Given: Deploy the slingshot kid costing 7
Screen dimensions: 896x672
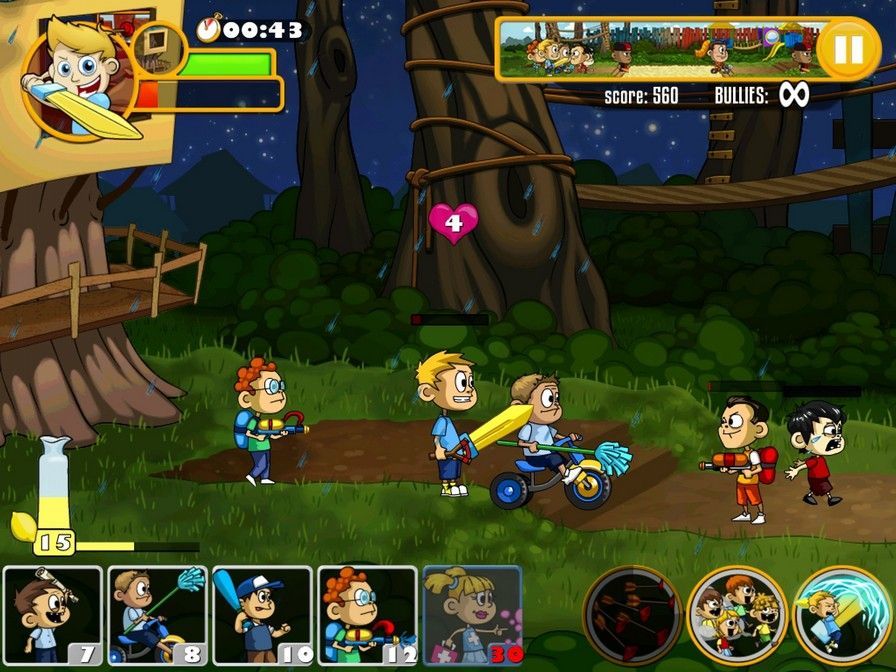Looking at the screenshot, I should tap(53, 616).
